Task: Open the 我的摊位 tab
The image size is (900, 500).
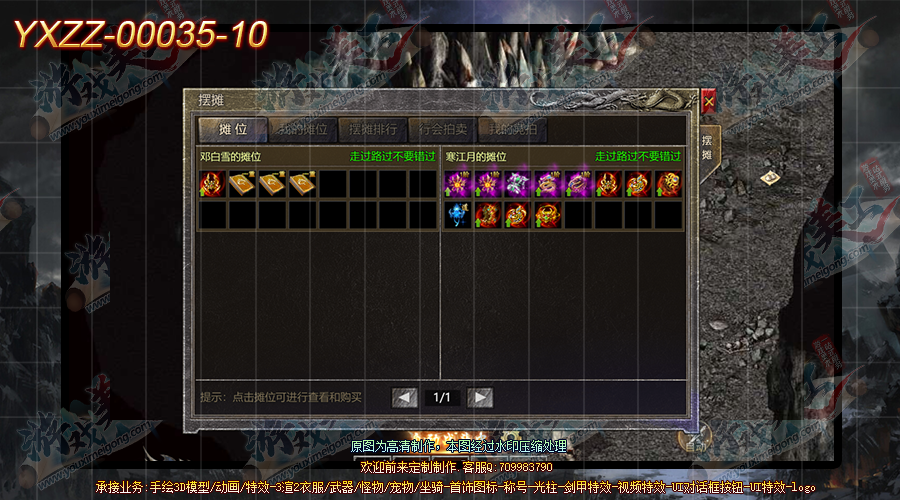Action: 303,130
